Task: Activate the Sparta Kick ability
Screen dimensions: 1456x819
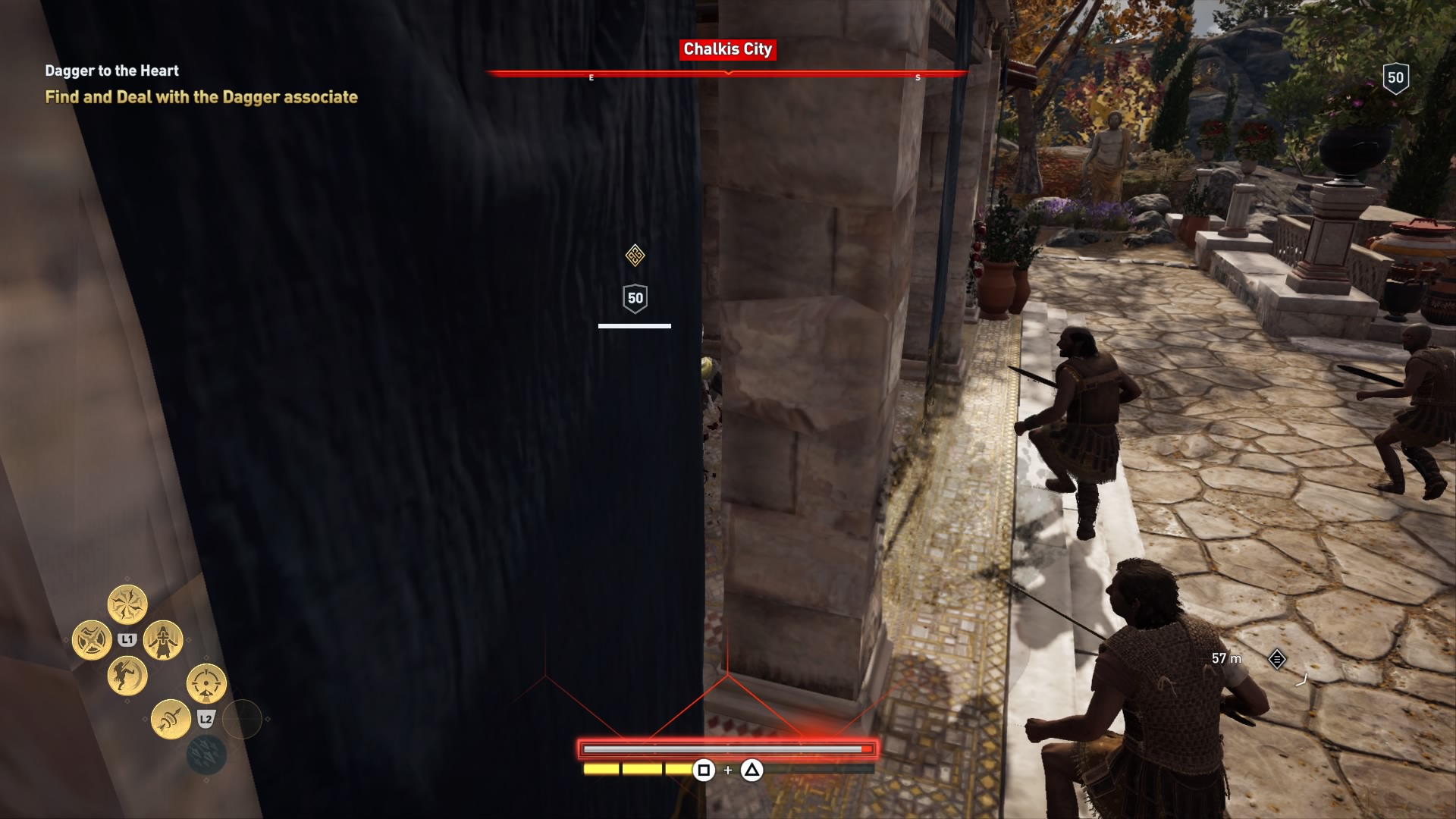Action: pos(126,676)
